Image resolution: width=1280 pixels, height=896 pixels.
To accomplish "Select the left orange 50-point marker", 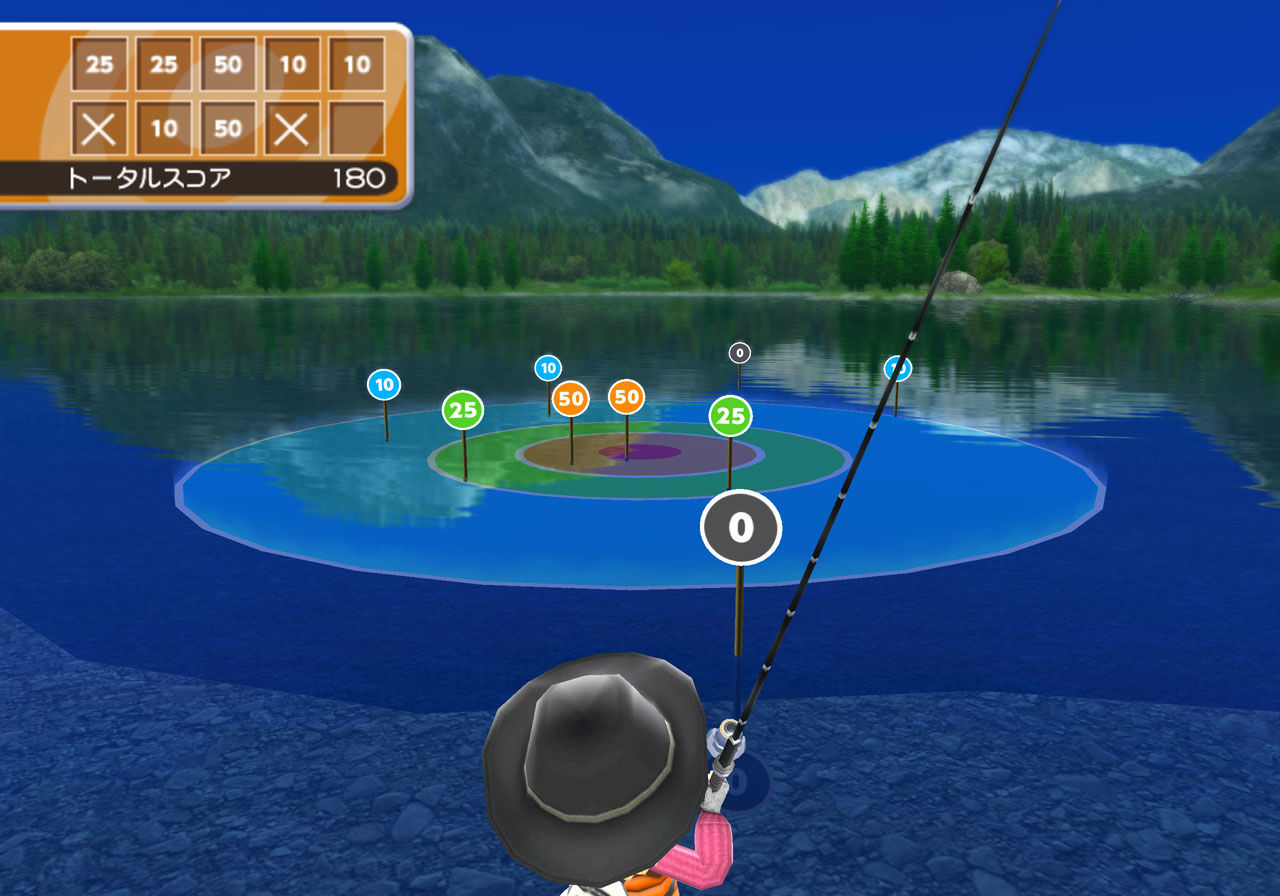I will (570, 399).
